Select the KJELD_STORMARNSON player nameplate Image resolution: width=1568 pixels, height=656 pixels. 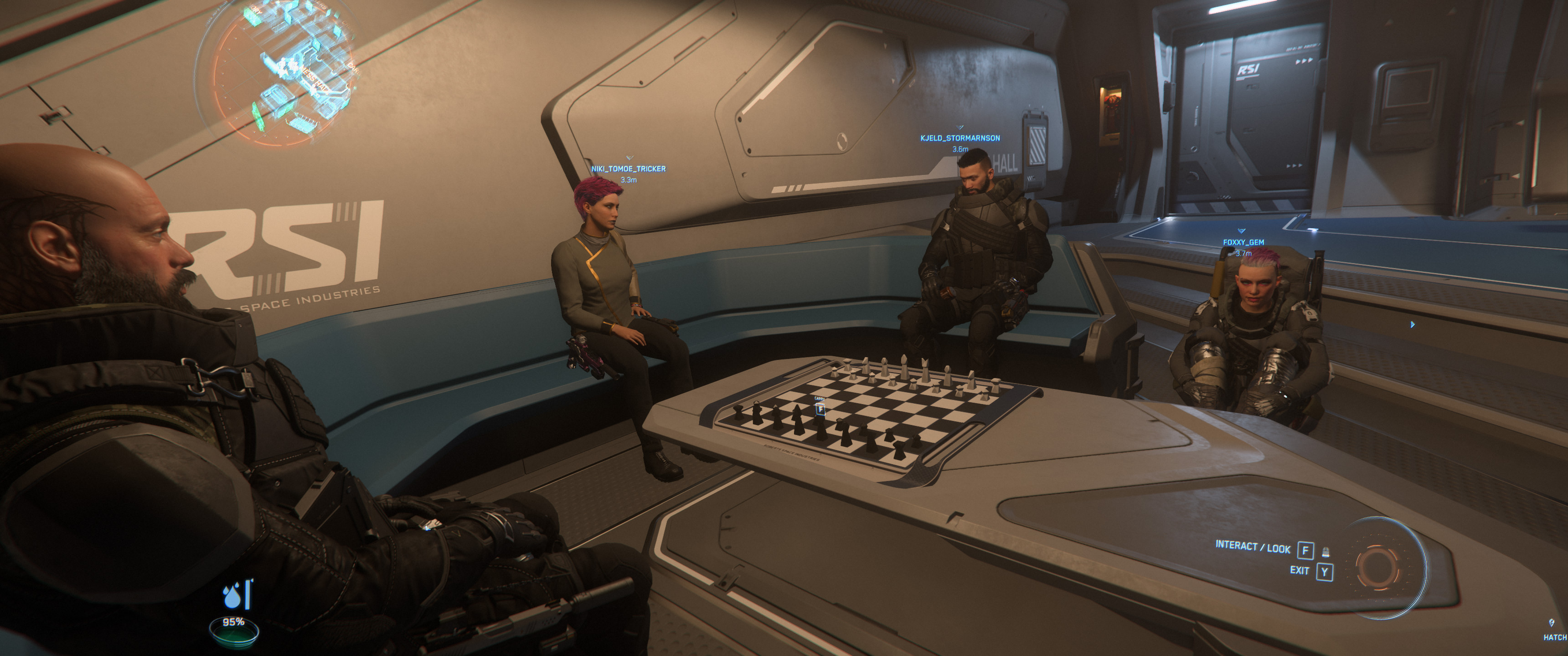point(960,138)
